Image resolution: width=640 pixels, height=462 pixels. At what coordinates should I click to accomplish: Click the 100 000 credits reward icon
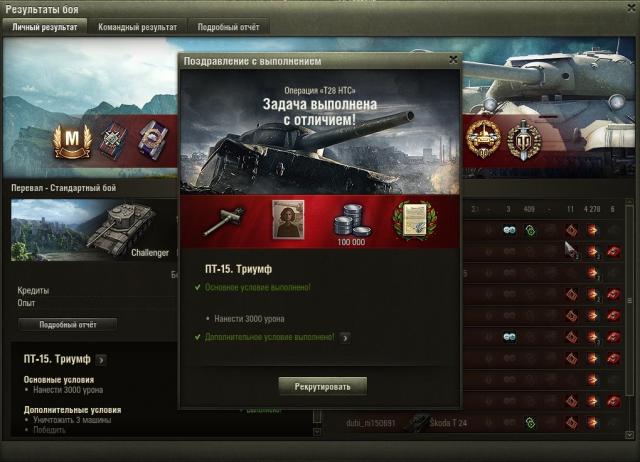tap(349, 220)
